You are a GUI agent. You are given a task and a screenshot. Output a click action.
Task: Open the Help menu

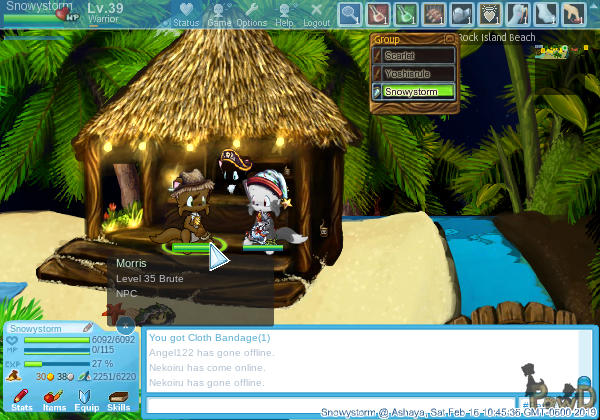pyautogui.click(x=285, y=14)
